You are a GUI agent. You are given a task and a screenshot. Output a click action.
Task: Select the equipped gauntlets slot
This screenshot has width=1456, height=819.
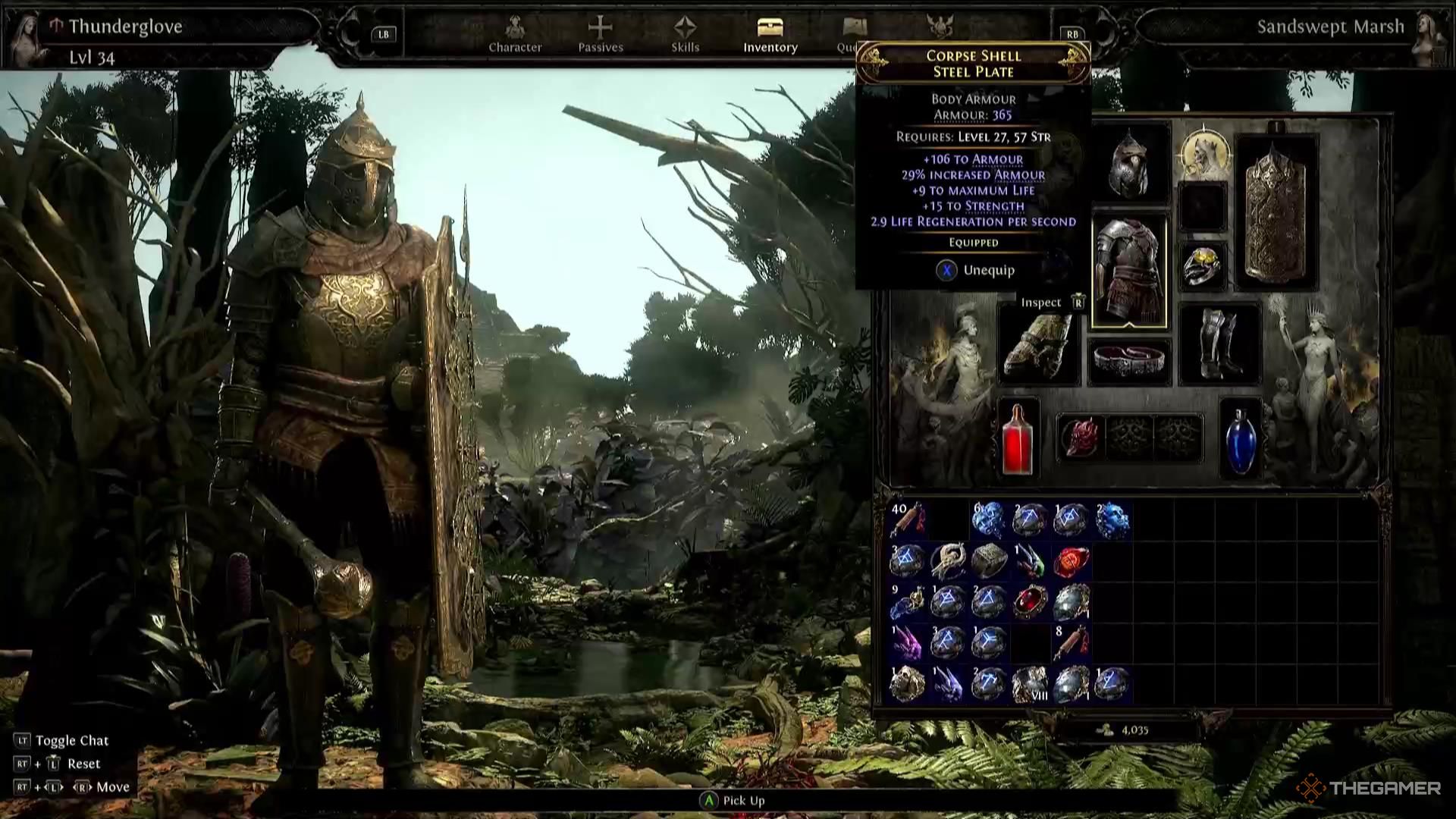pos(1038,344)
